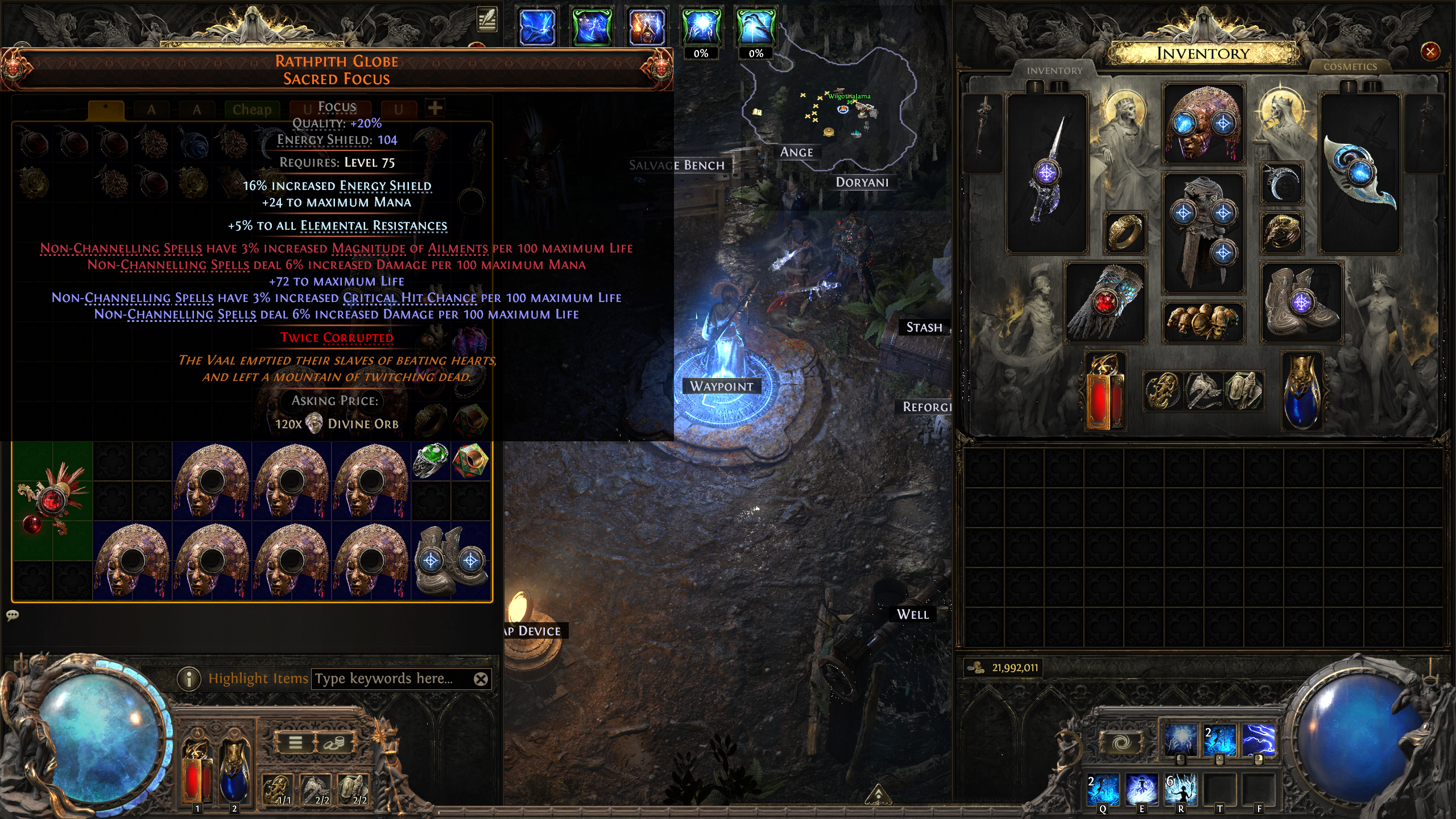Click the Highlight Items keyword field

tap(392, 679)
